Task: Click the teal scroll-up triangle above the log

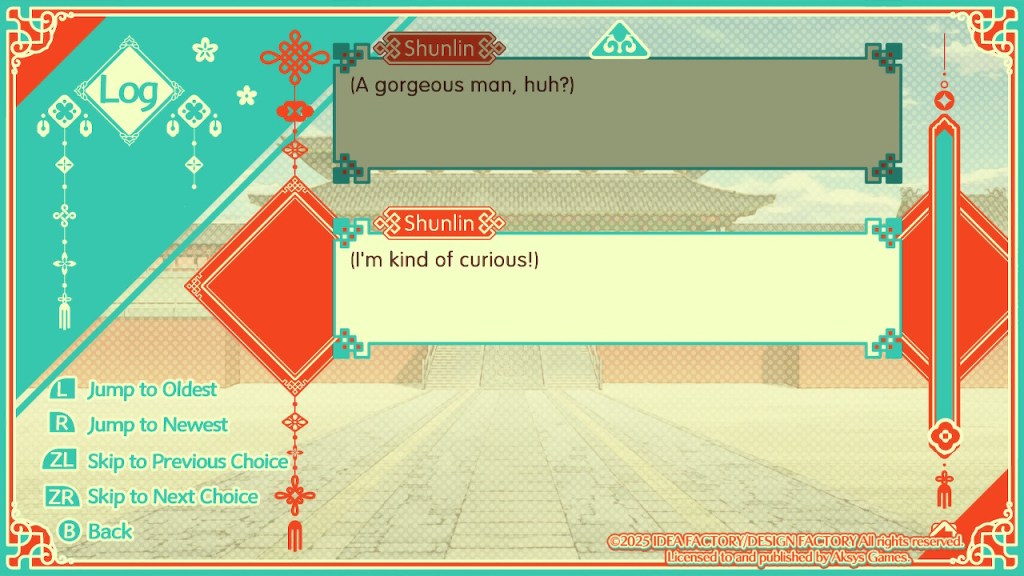Action: point(619,41)
